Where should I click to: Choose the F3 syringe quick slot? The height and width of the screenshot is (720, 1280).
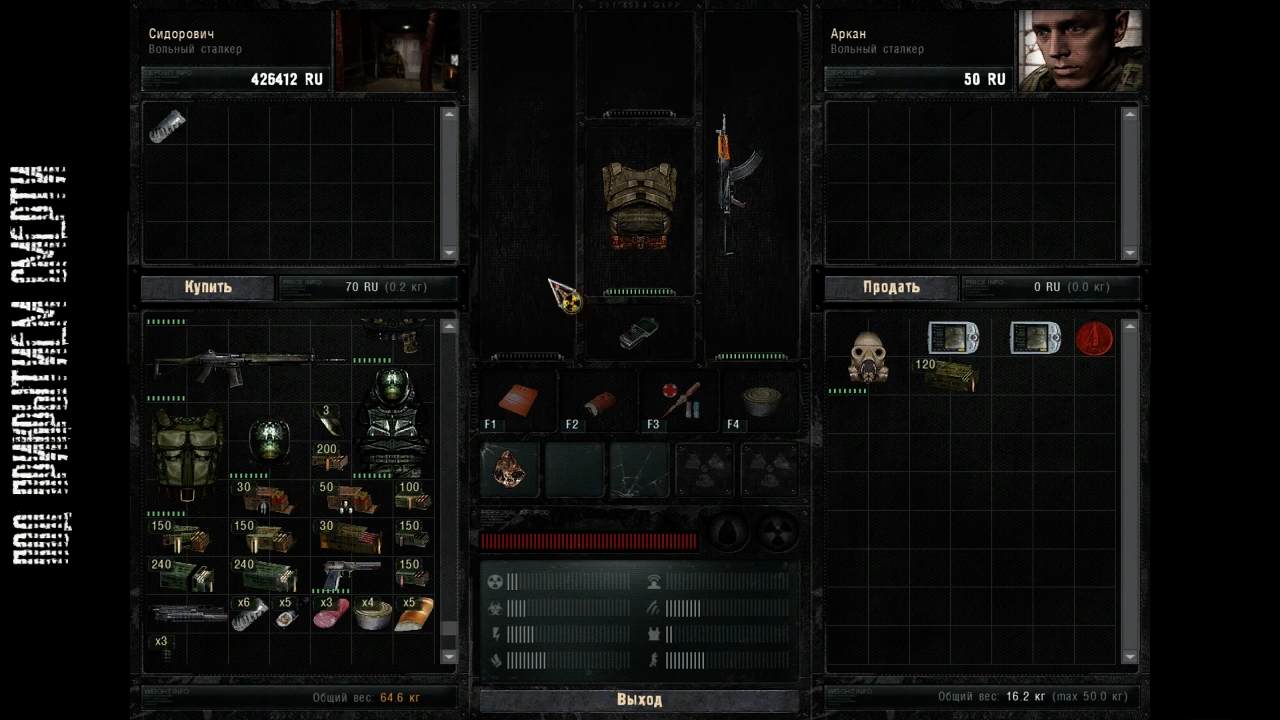tap(680, 398)
